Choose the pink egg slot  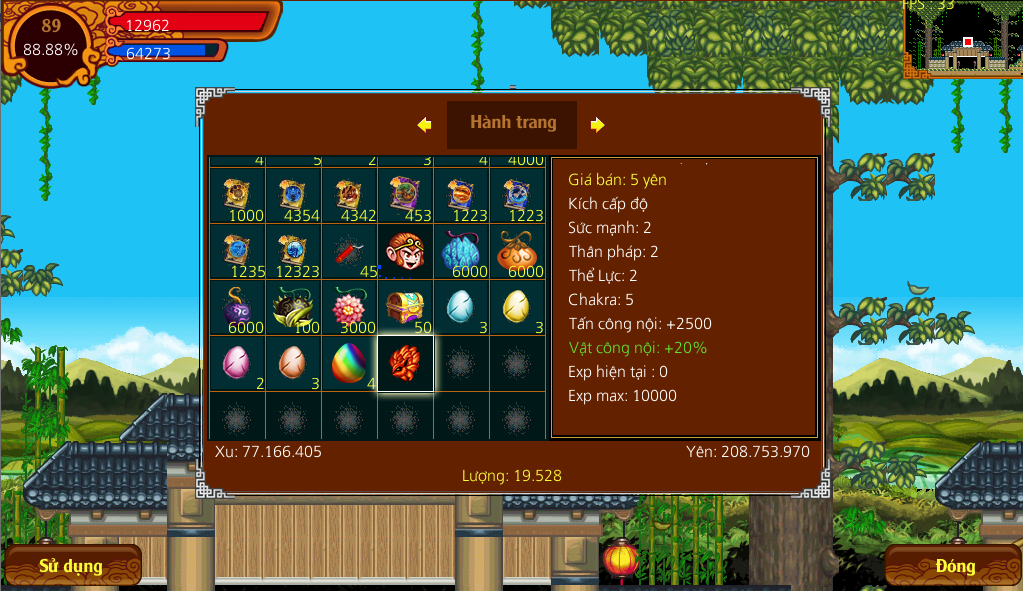[x=237, y=362]
